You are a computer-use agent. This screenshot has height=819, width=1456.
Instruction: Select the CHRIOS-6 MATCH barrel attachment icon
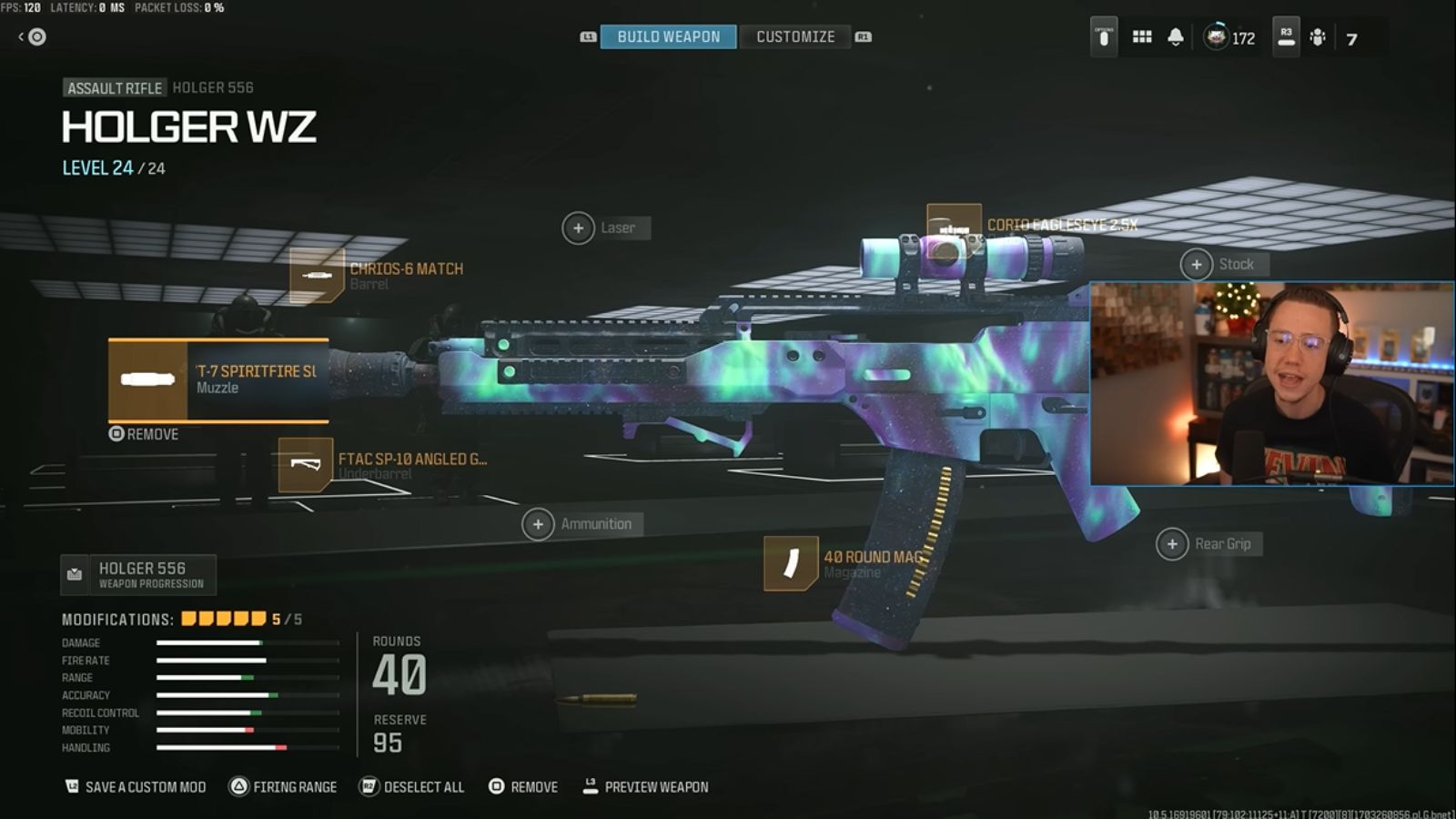click(x=315, y=274)
